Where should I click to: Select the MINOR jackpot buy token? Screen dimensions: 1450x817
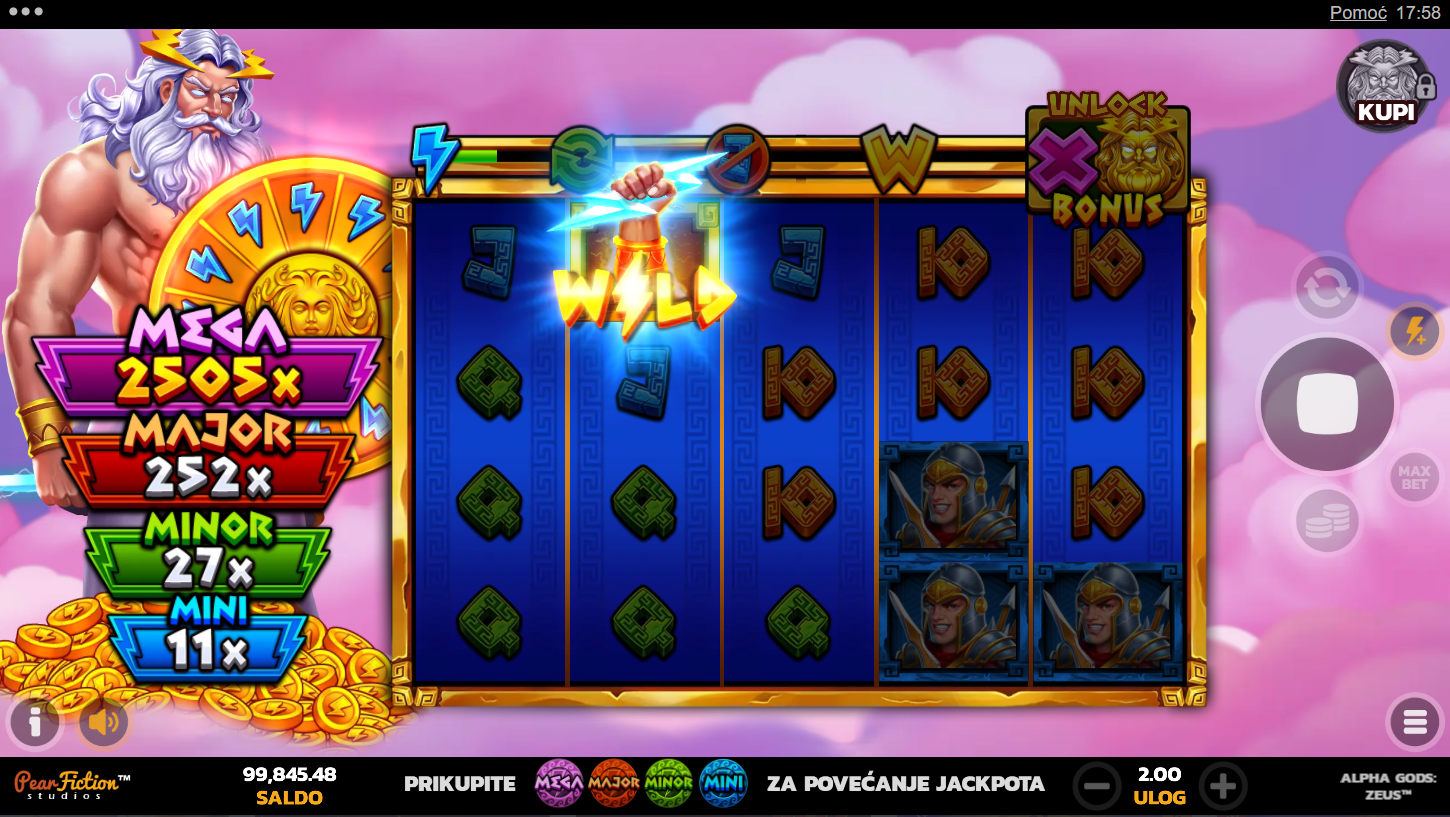[669, 784]
